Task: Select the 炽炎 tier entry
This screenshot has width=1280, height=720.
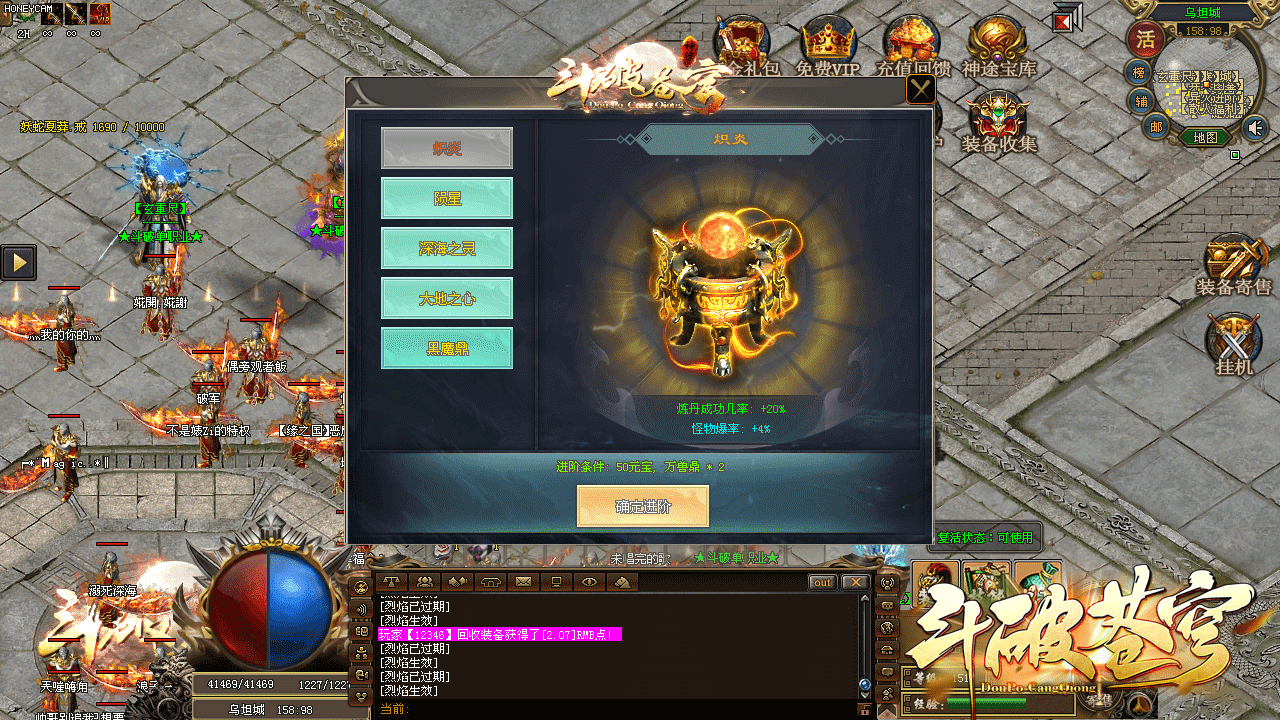Action: tap(447, 148)
